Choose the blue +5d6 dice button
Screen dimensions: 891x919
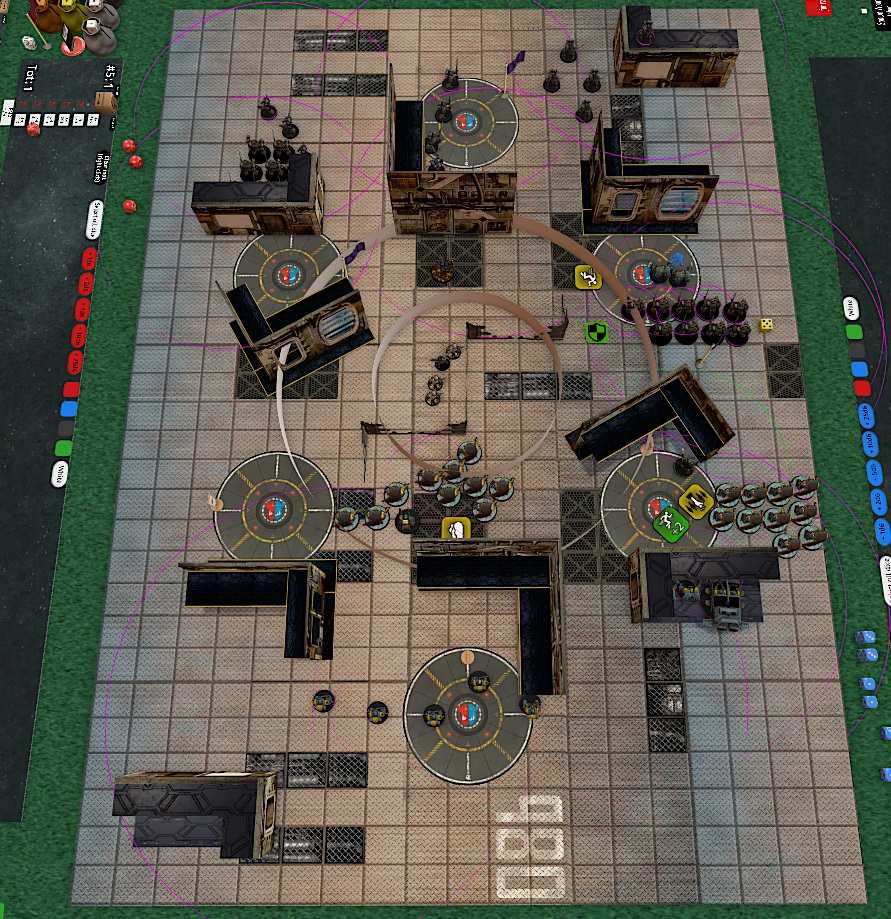coord(872,471)
